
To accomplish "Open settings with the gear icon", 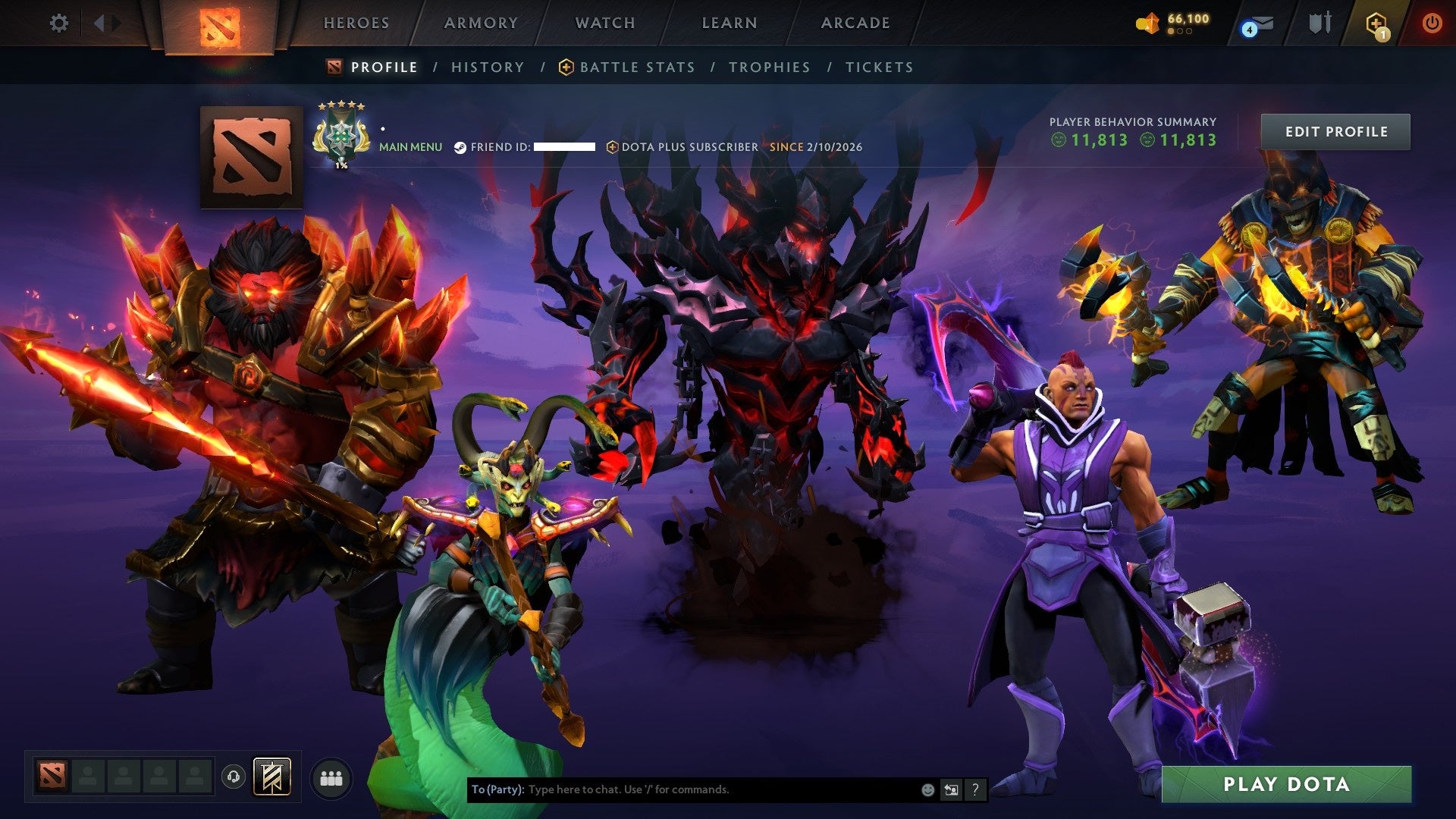I will point(59,23).
